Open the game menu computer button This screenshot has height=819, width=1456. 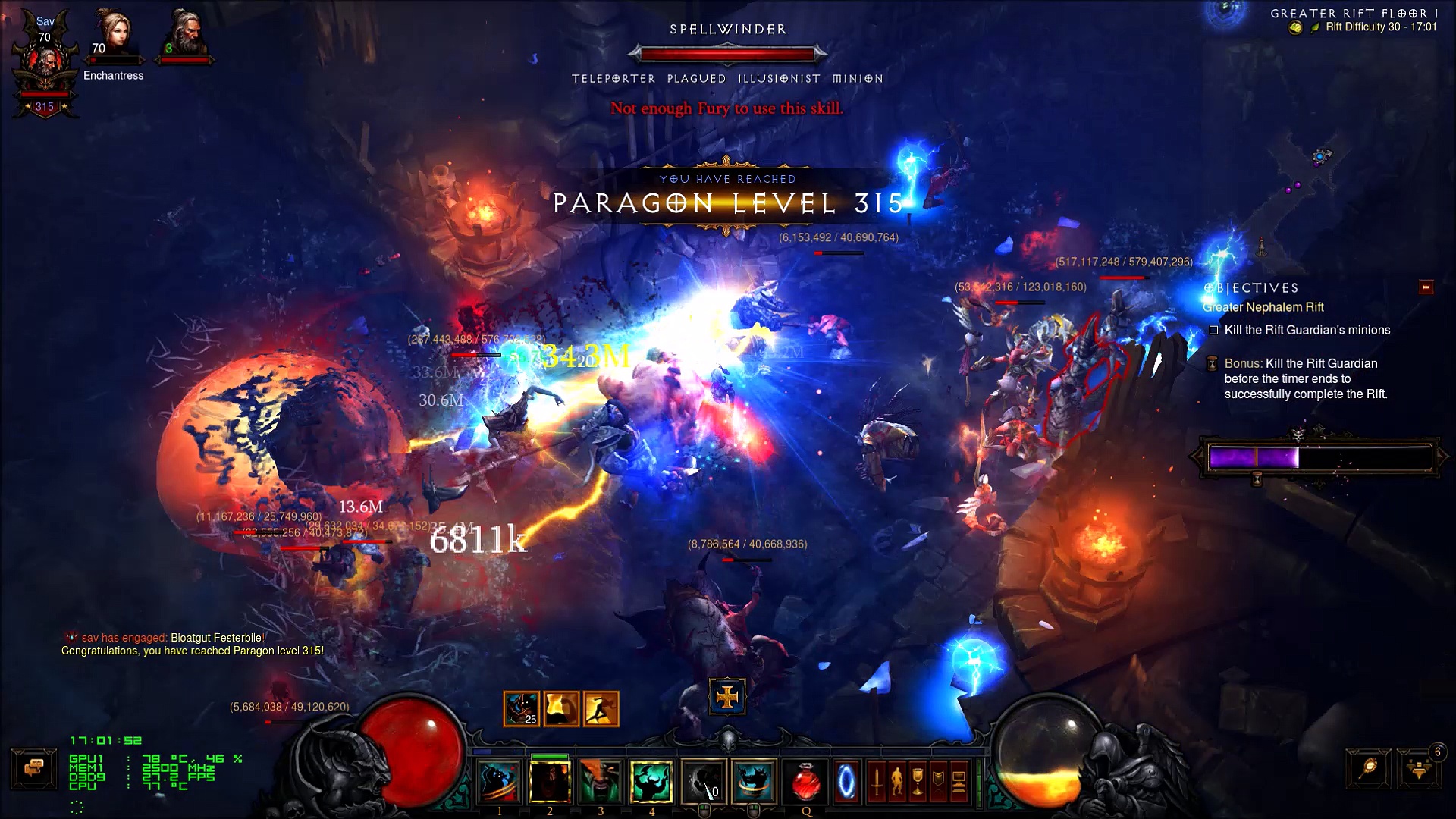[x=958, y=781]
